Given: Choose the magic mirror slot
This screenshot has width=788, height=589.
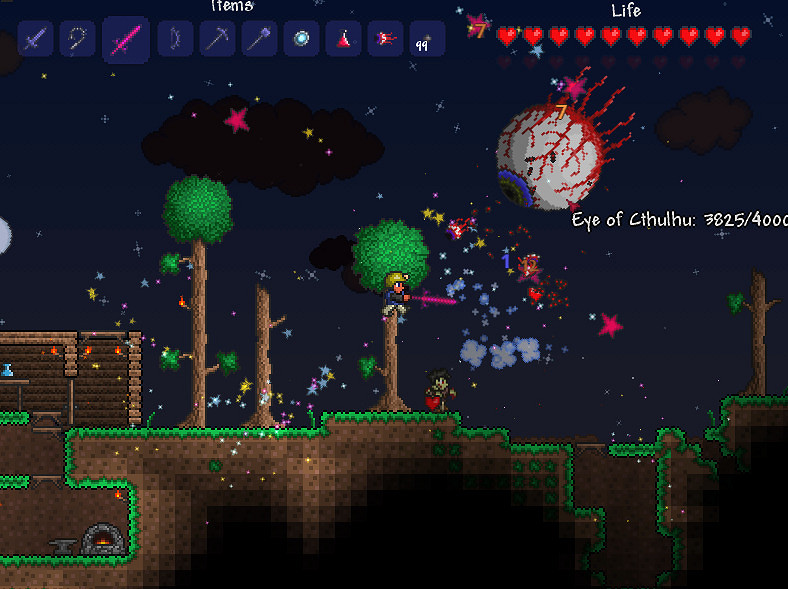Looking at the screenshot, I should 301,40.
